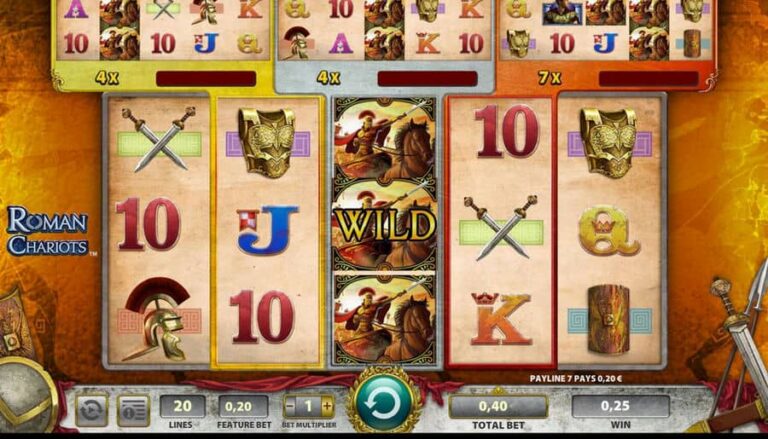Image resolution: width=768 pixels, height=439 pixels.
Task: Spin the reels with the green button
Action: pyautogui.click(x=383, y=404)
